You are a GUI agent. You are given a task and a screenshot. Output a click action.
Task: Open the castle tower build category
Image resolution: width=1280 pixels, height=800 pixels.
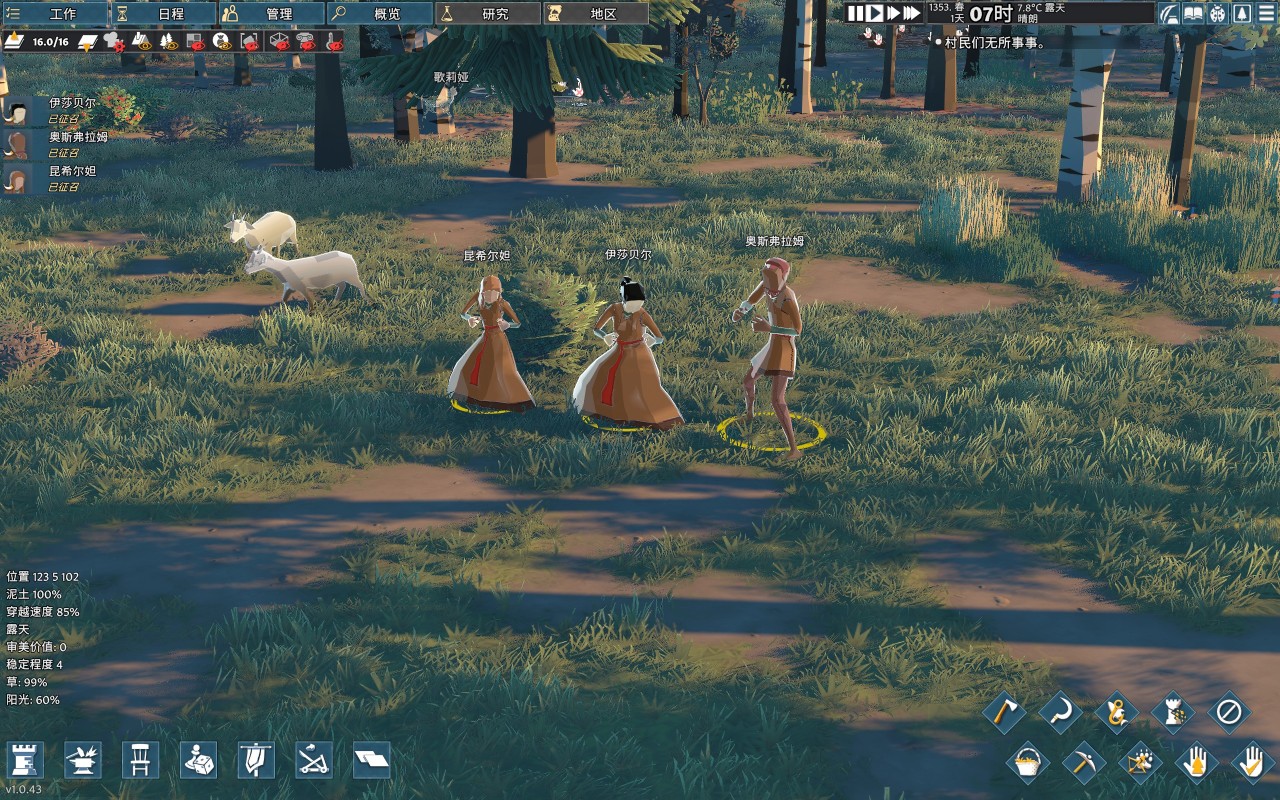pos(26,760)
